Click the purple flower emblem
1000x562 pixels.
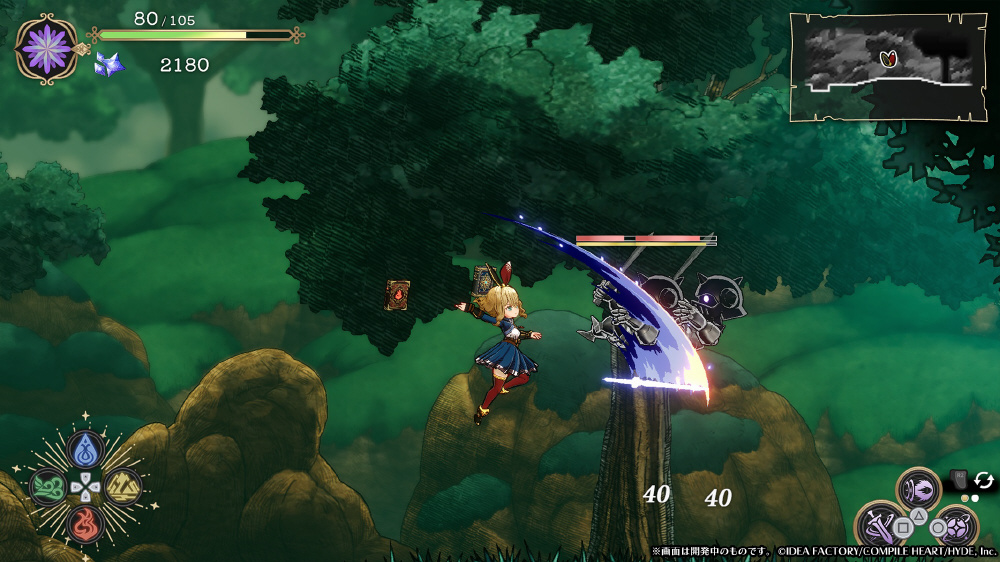[46, 48]
